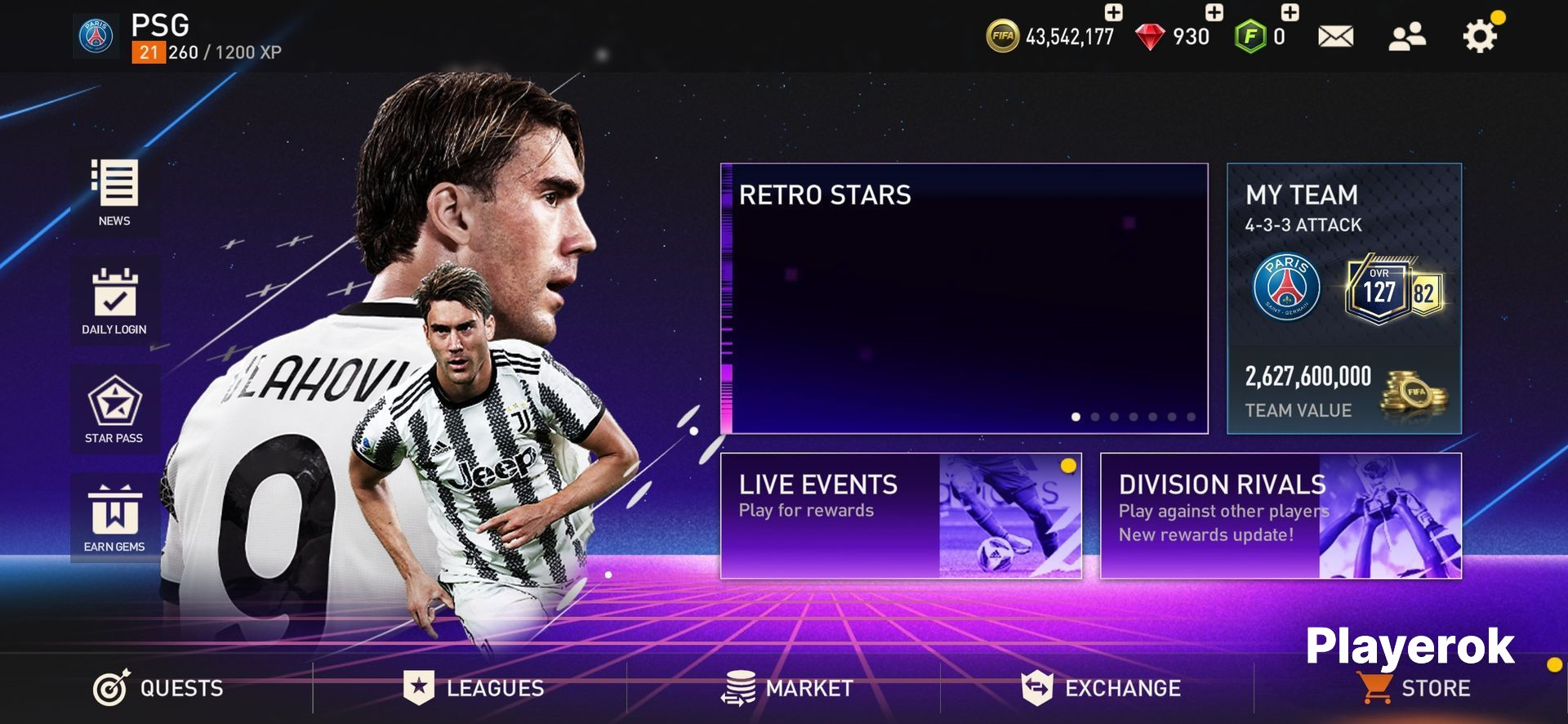Open the Quests menu
1568x724 pixels.
coord(158,688)
